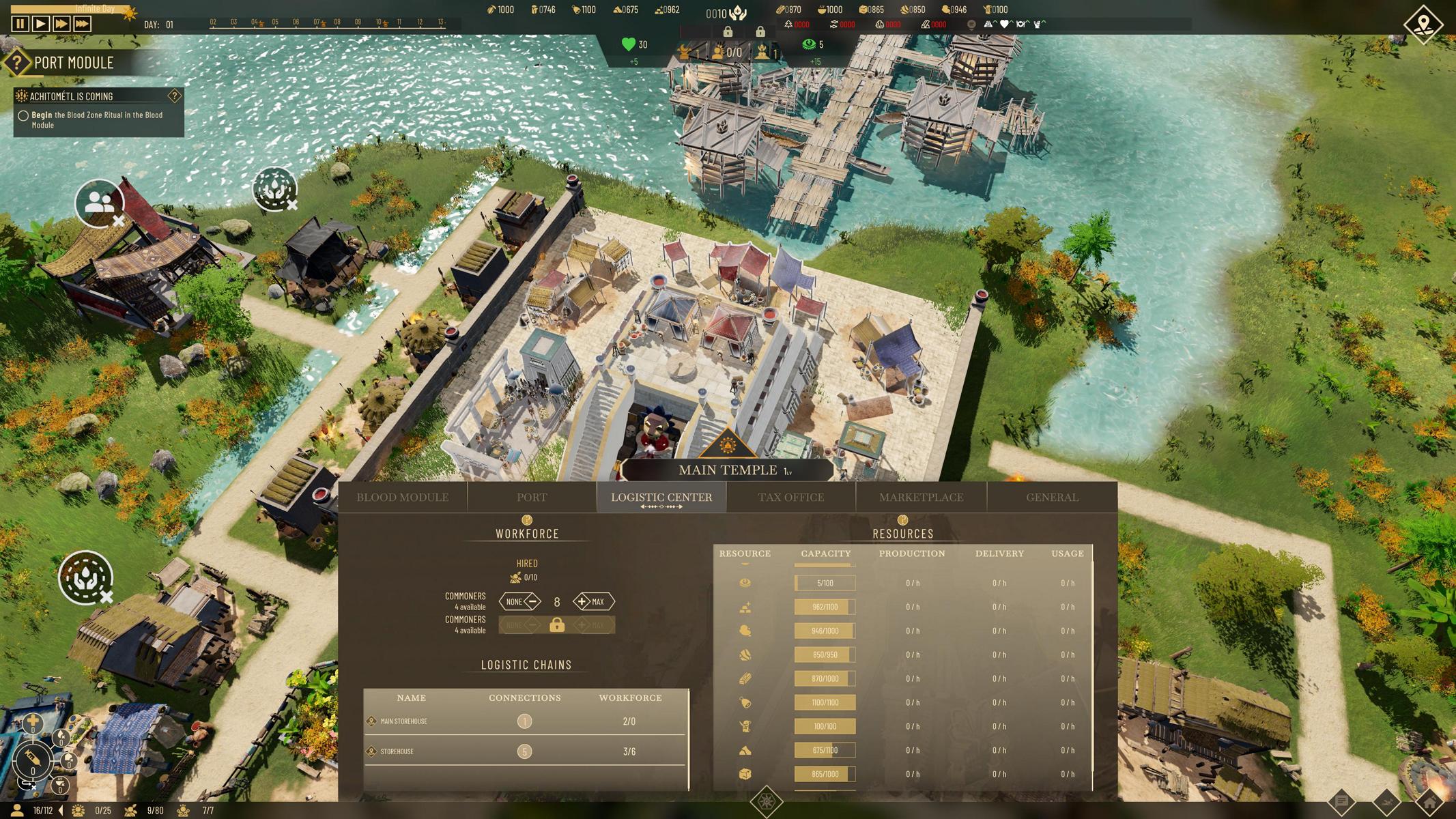Click the map location pin icon
Viewport: 1456px width, 819px height.
coord(1423,25)
